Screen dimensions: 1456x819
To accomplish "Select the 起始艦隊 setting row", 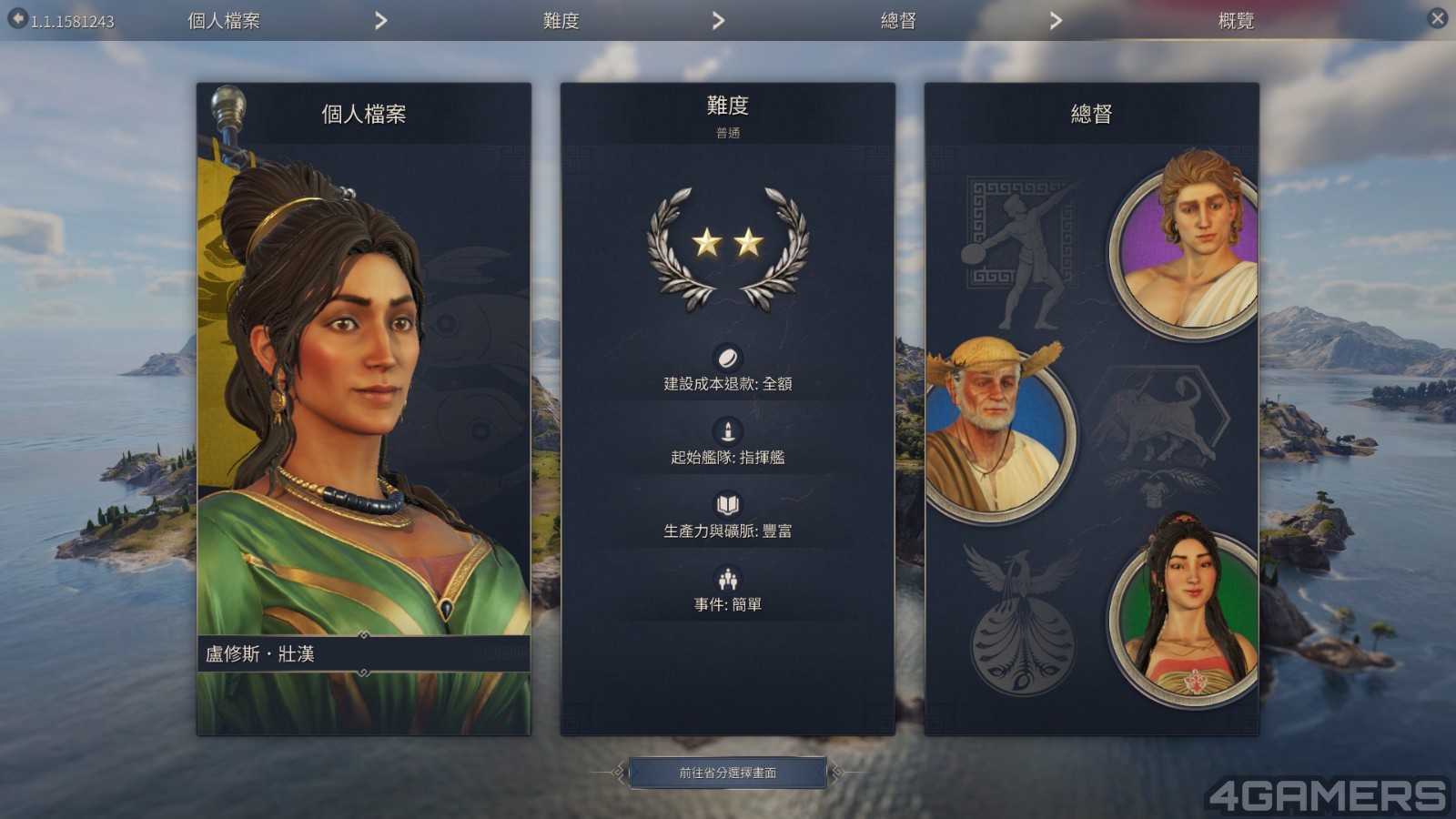I will pos(727,457).
